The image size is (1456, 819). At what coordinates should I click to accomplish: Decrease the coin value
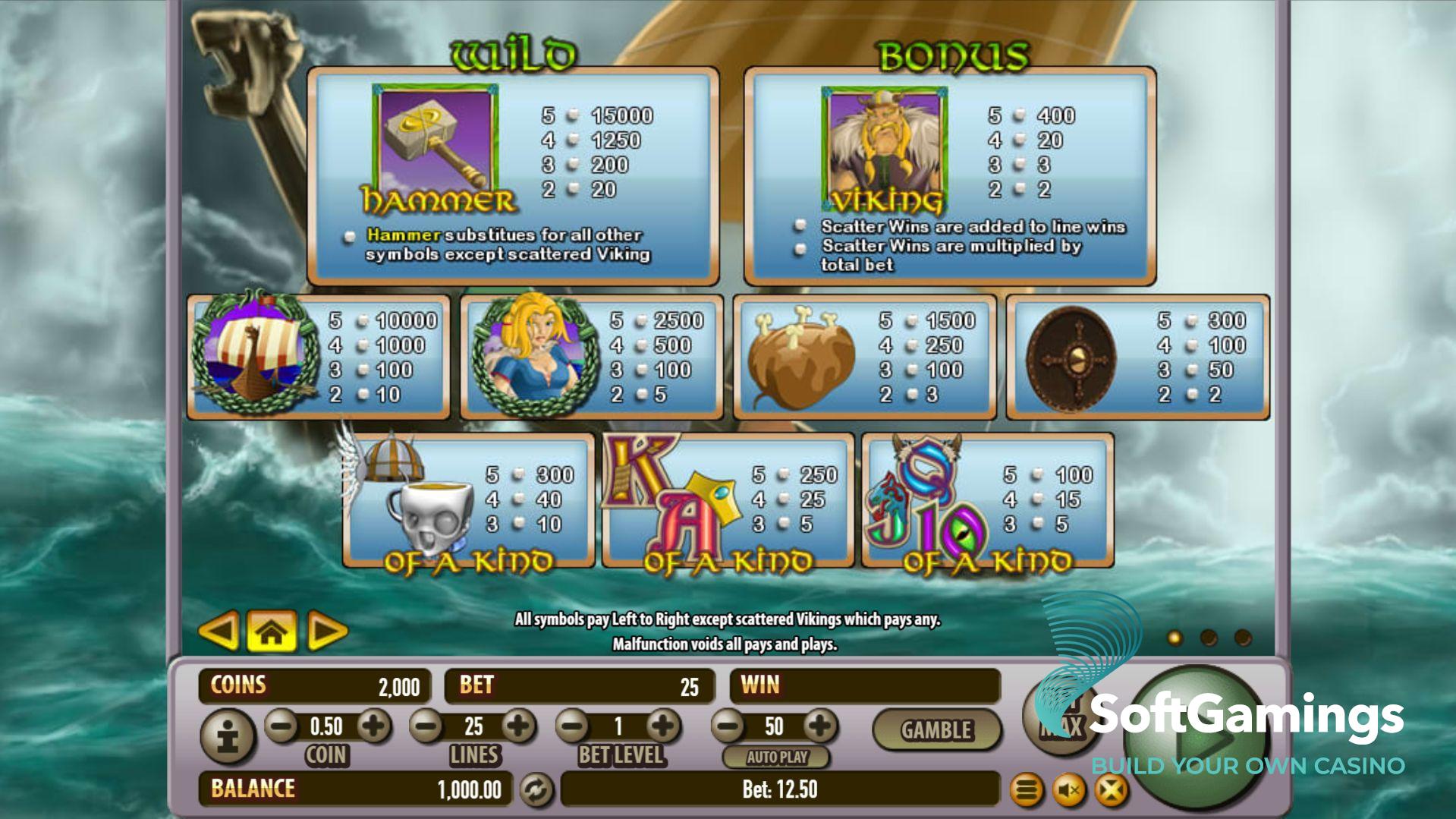click(x=281, y=726)
